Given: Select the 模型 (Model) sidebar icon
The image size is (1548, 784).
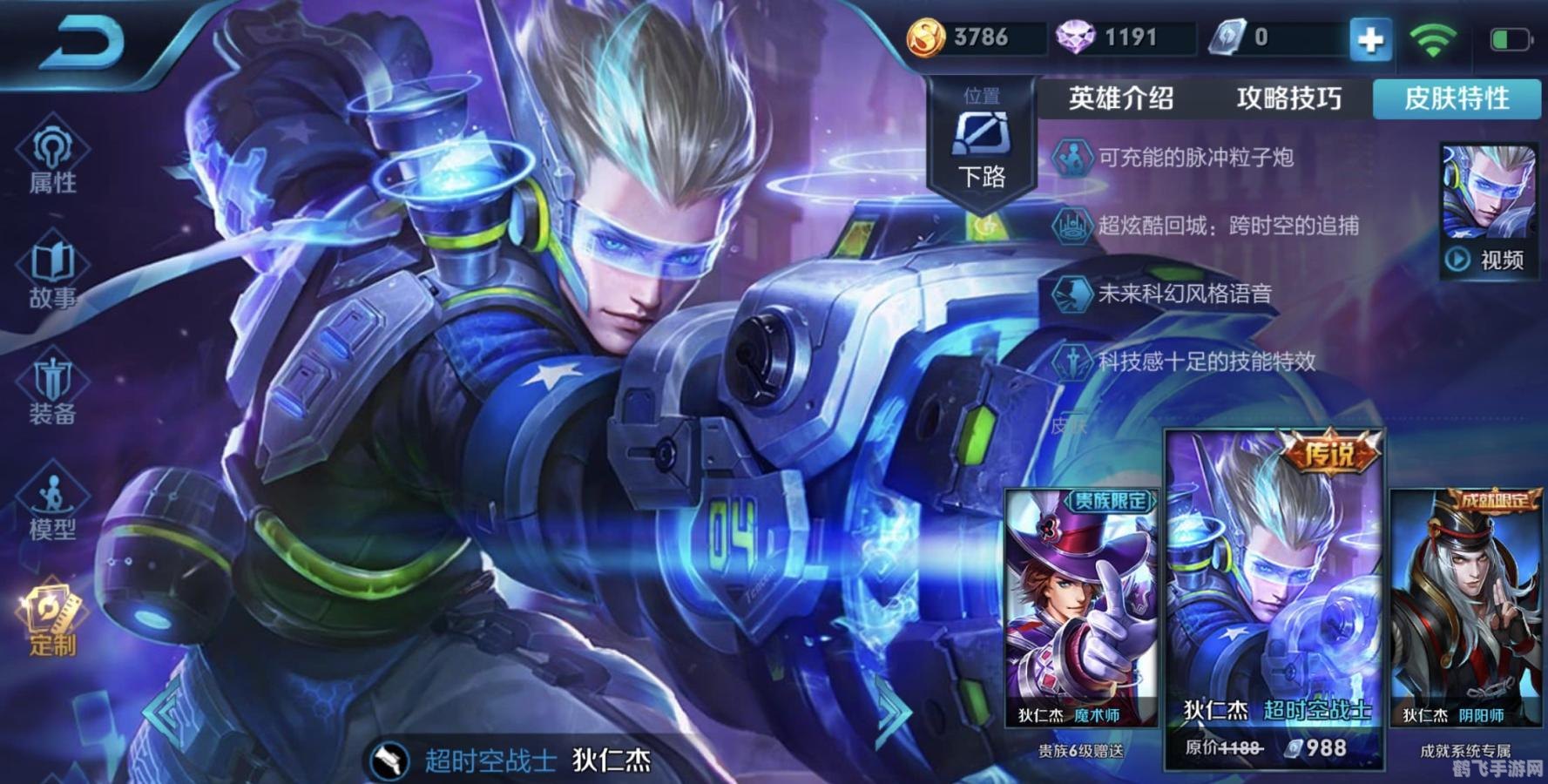Looking at the screenshot, I should click(52, 505).
